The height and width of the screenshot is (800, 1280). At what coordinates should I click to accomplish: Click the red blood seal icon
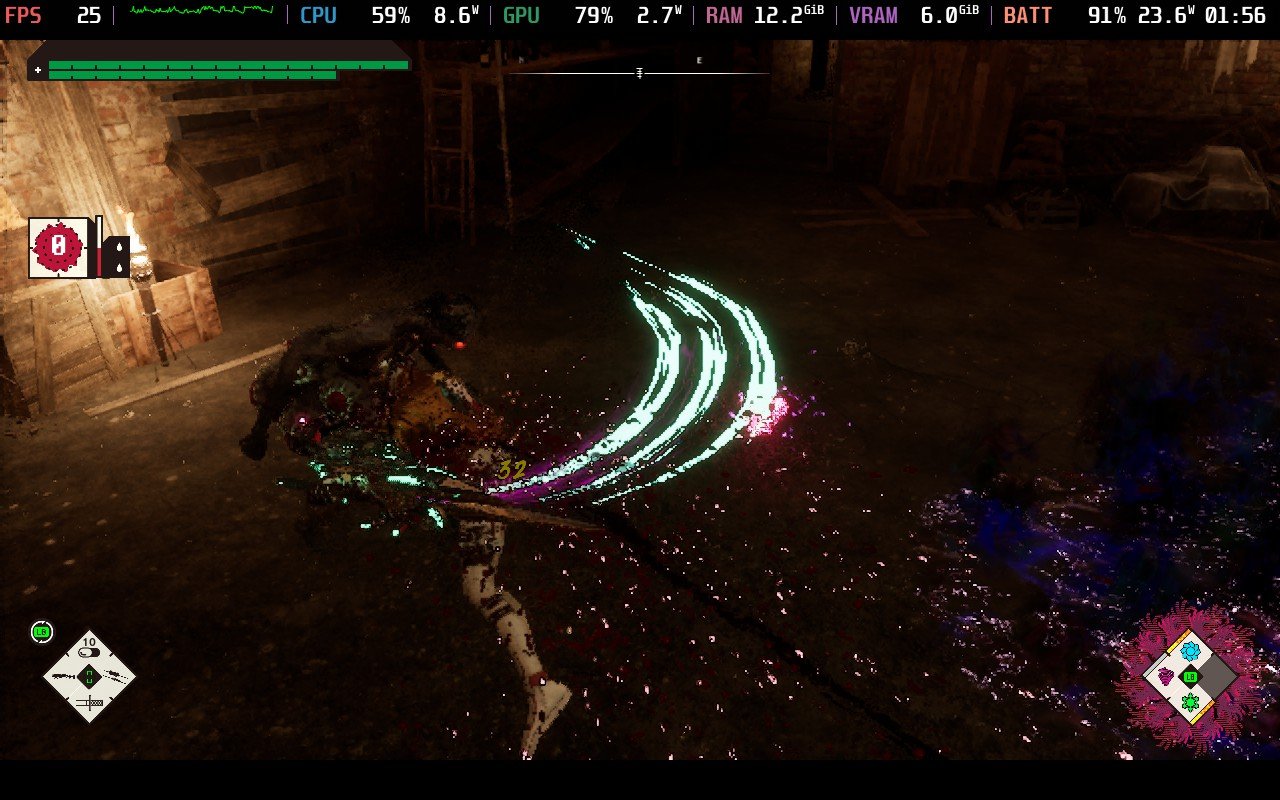click(x=59, y=247)
